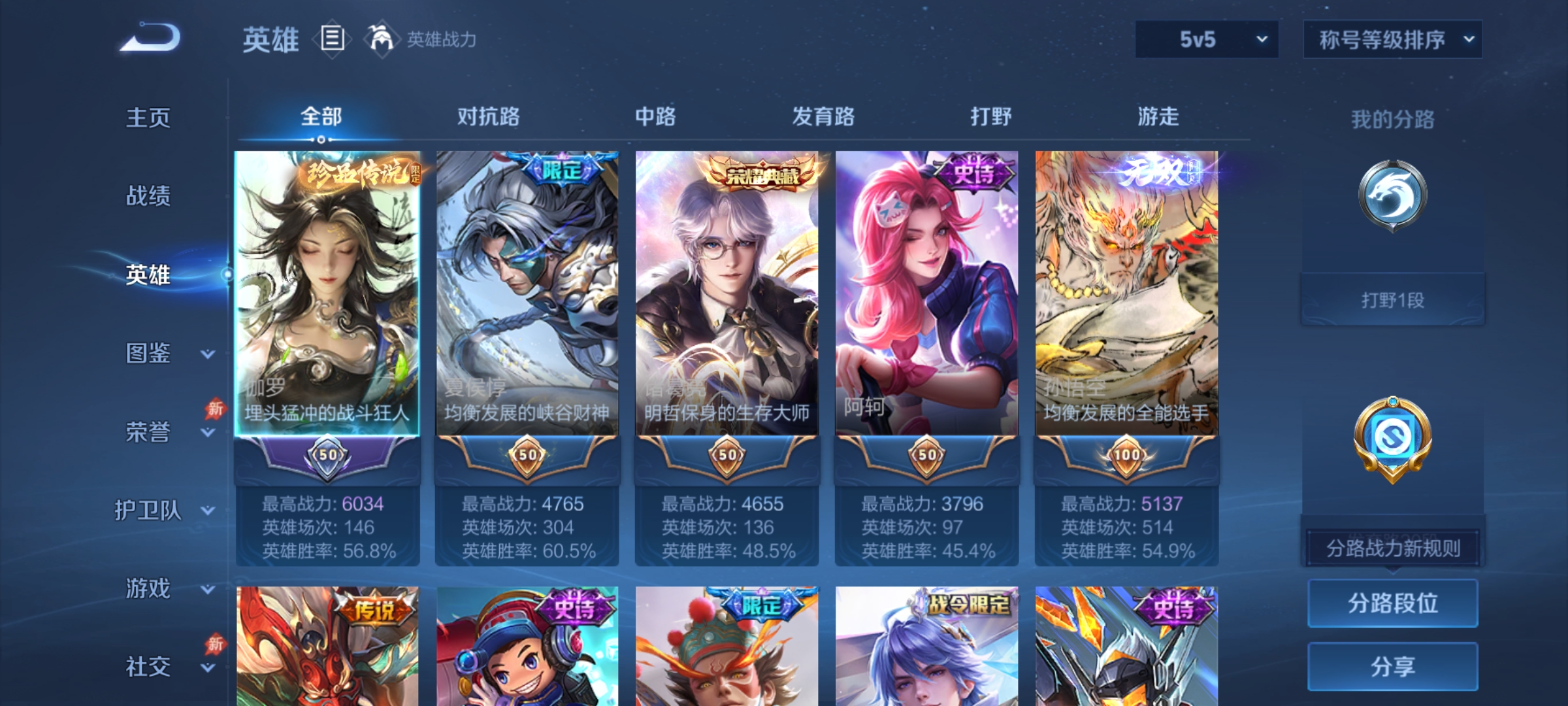
Task: Go to 战绩 in the left sidebar
Action: click(x=147, y=196)
